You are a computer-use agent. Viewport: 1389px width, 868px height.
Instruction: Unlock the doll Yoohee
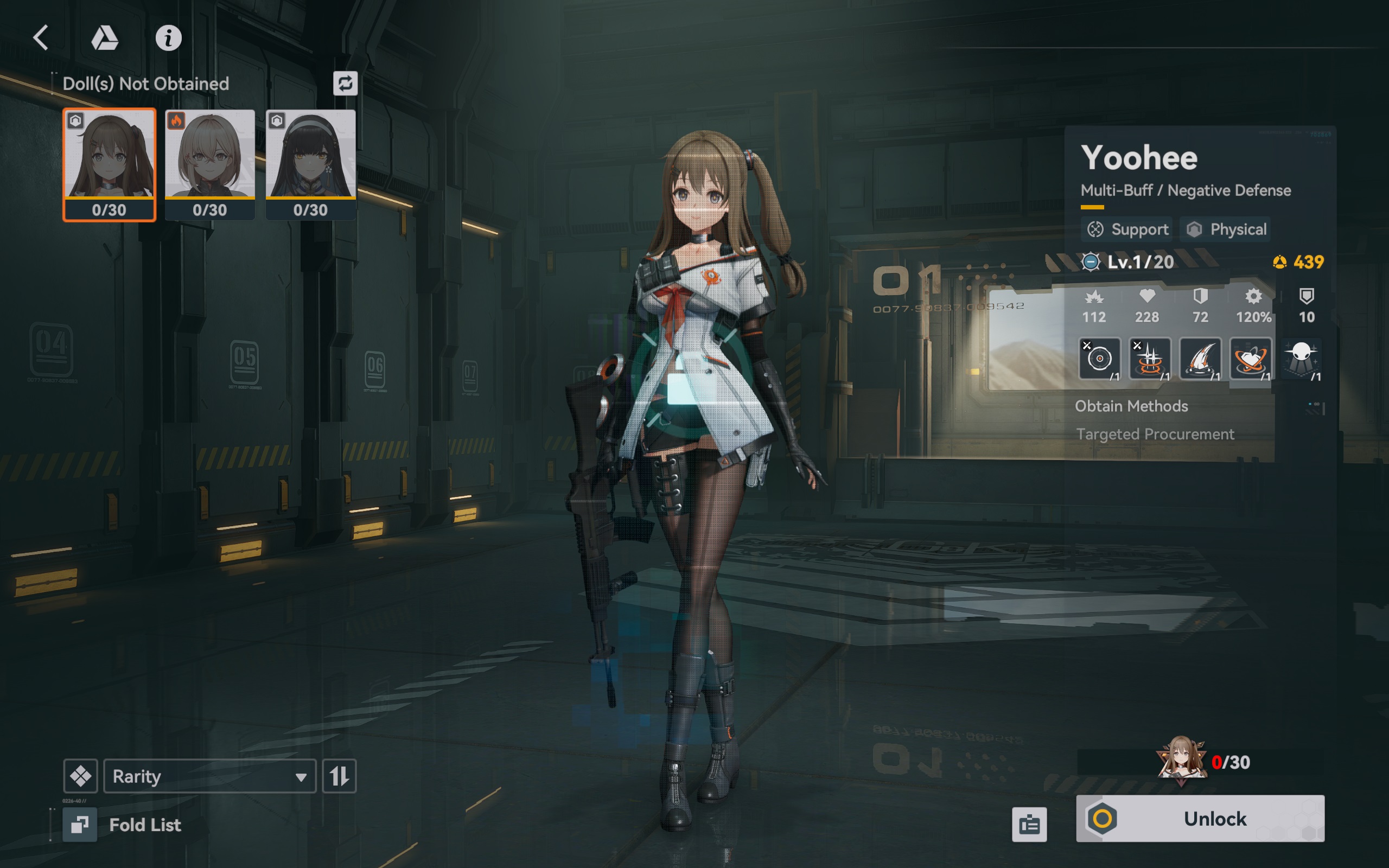[x=1200, y=819]
